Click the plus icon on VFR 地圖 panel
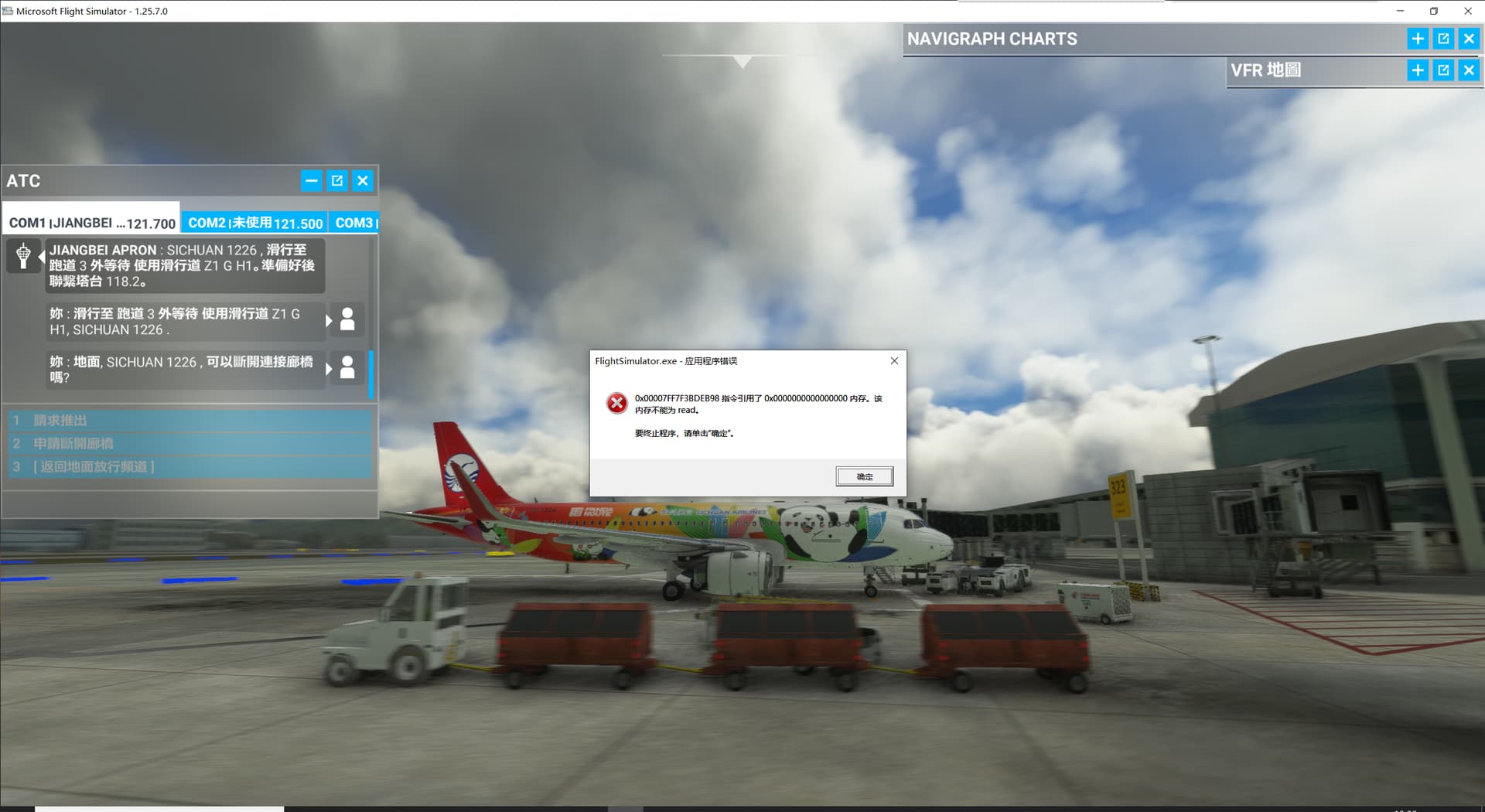1485x812 pixels. coord(1418,70)
